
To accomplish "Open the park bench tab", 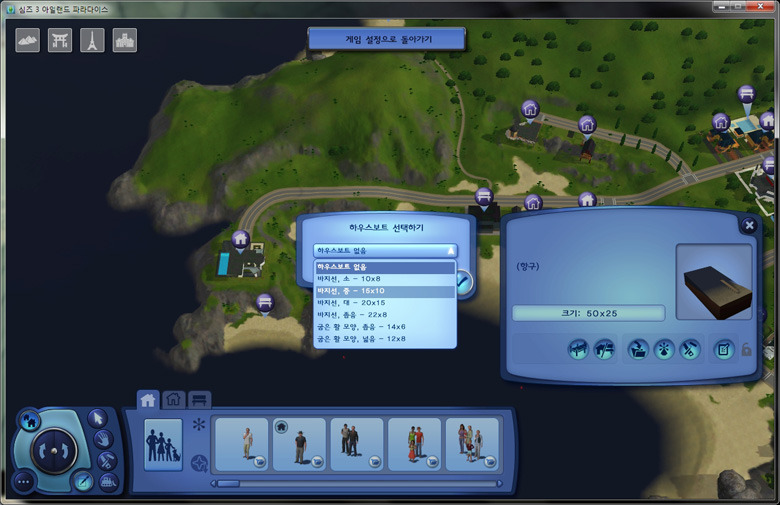I will pos(200,399).
